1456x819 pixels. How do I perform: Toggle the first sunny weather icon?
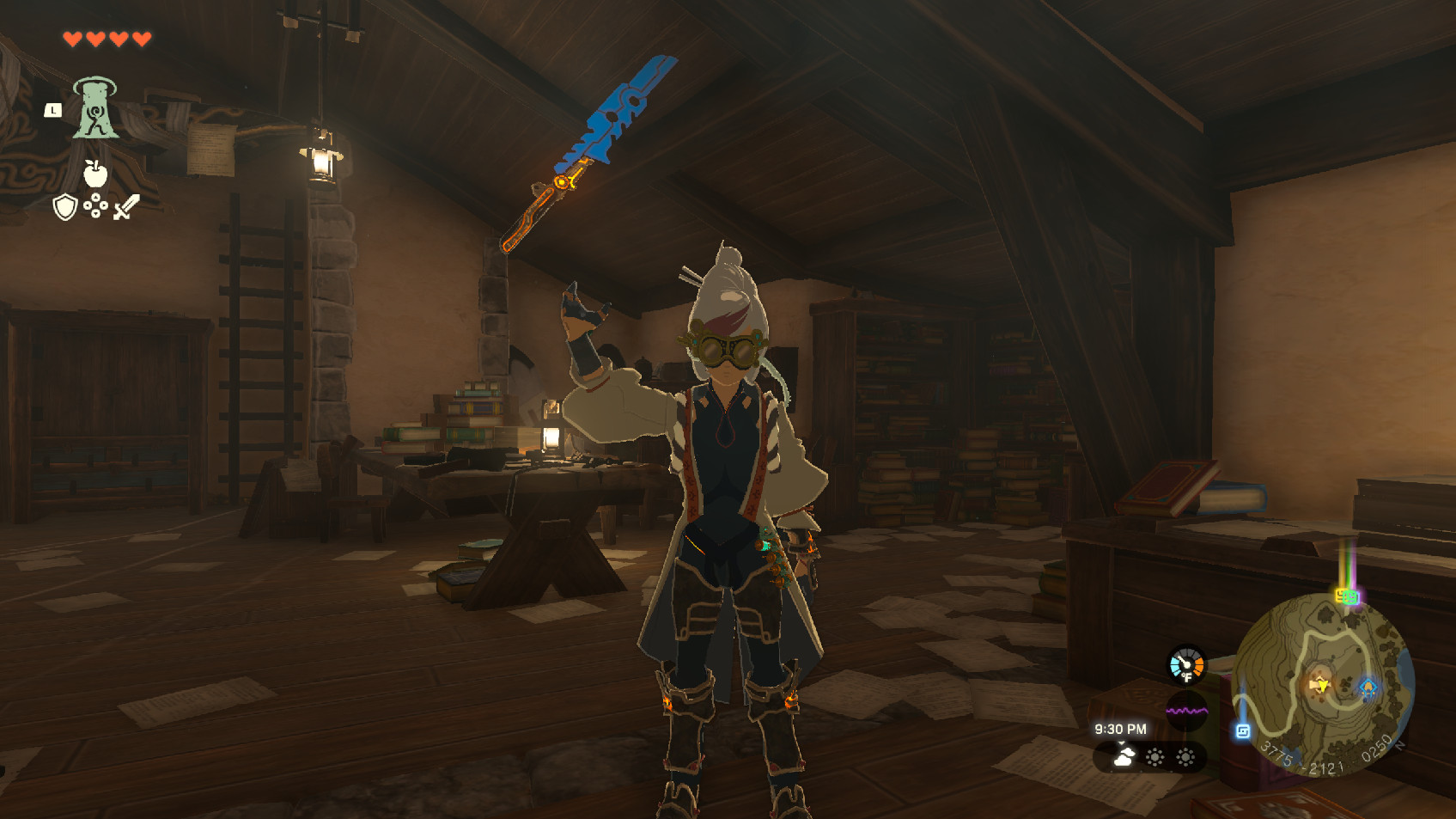(1155, 756)
